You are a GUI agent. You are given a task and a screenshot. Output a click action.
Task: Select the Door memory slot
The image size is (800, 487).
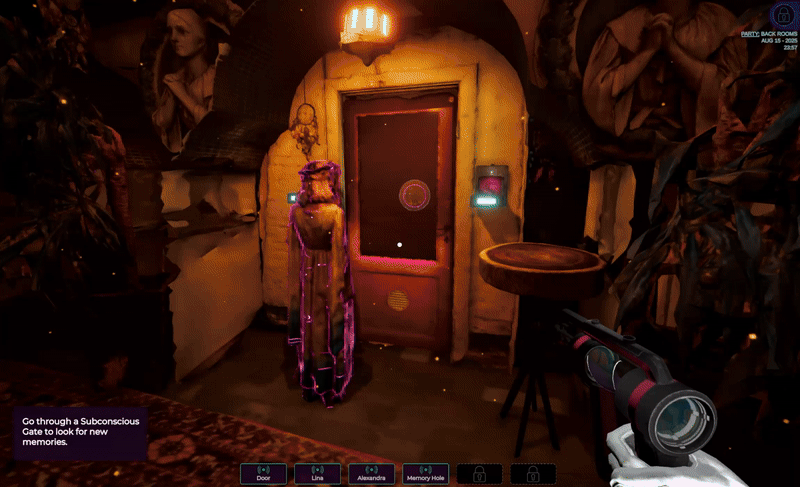tap(263, 474)
